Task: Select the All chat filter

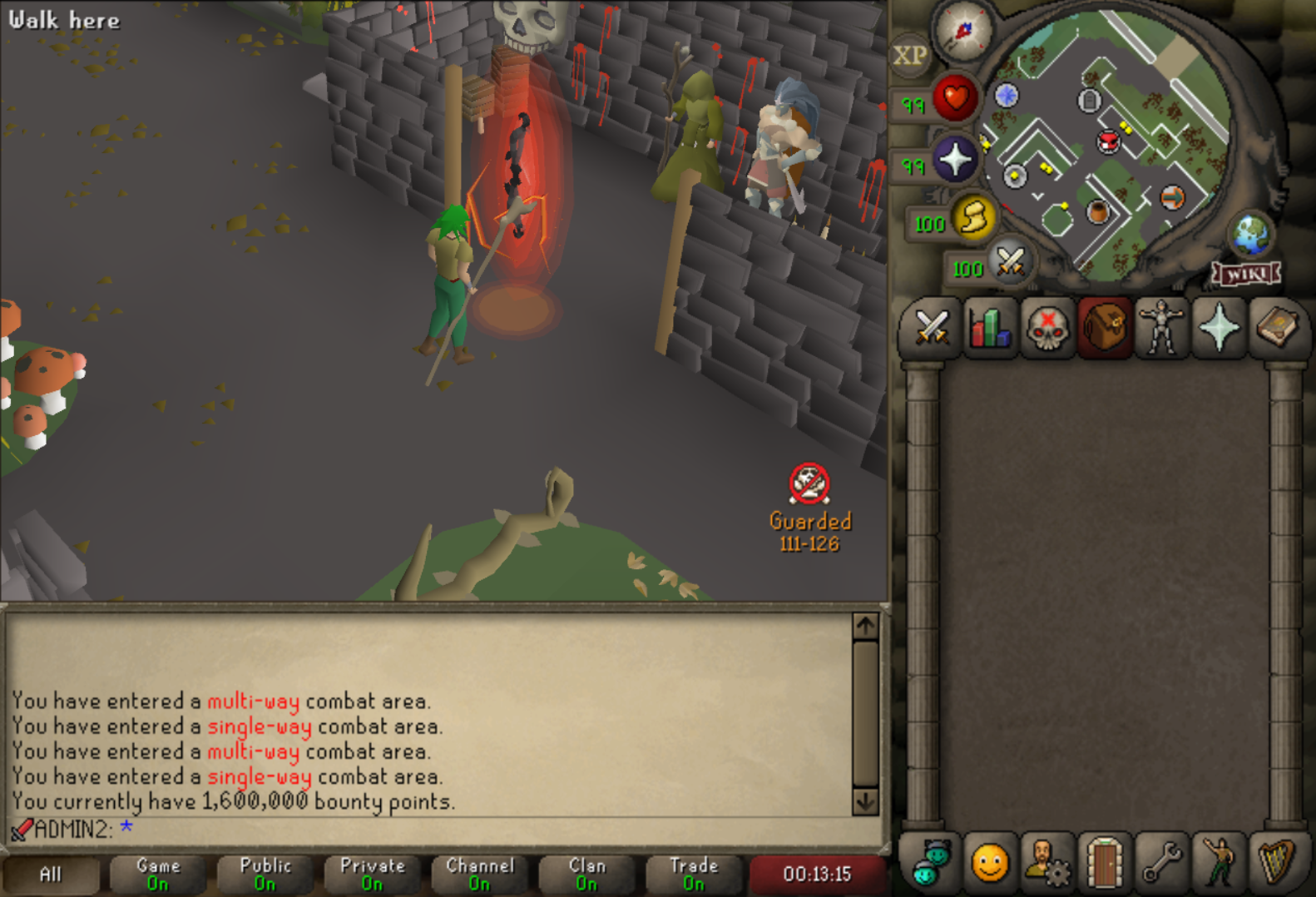Action: pos(51,874)
